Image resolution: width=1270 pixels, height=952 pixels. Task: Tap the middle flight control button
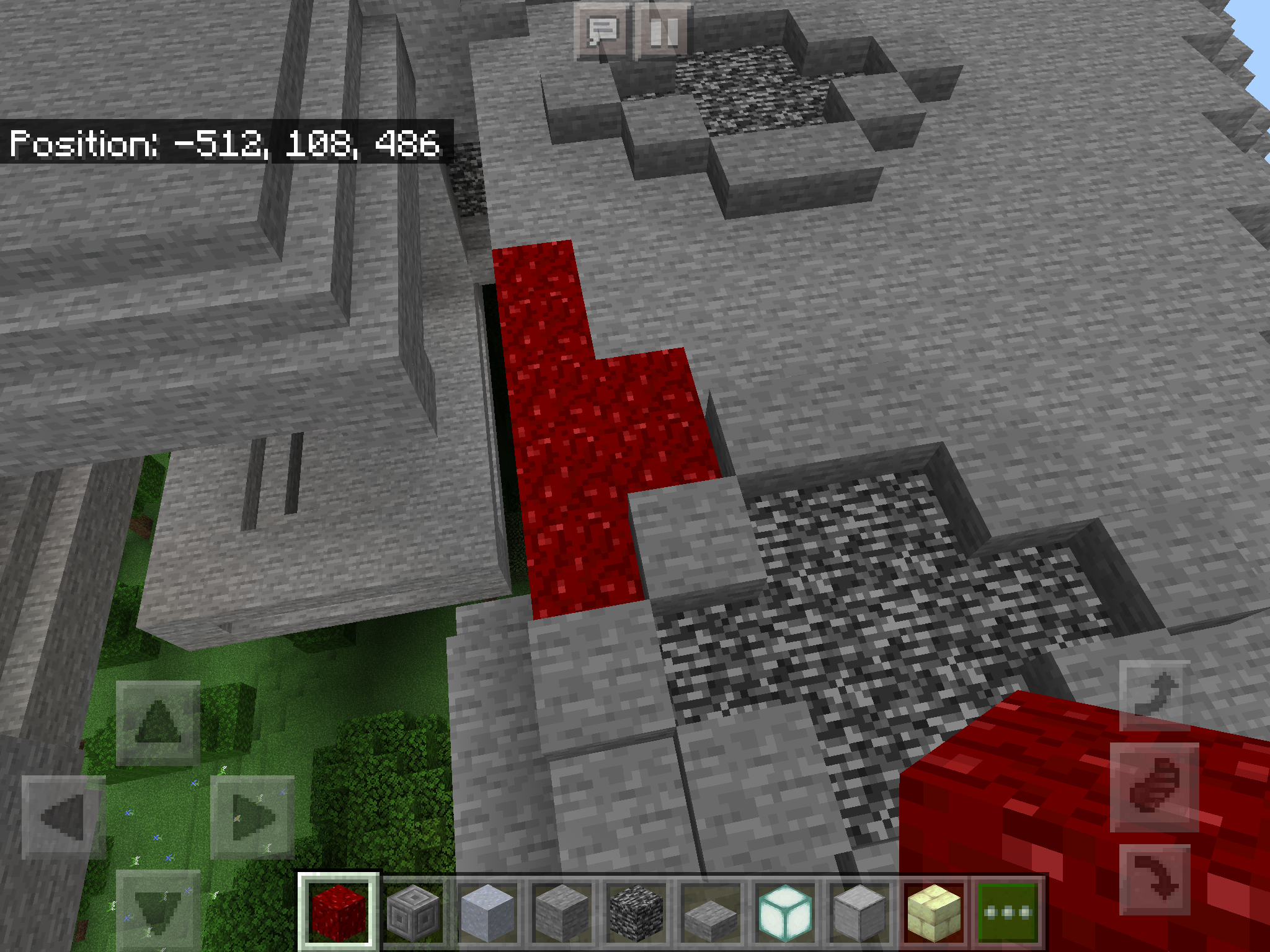(1155, 787)
